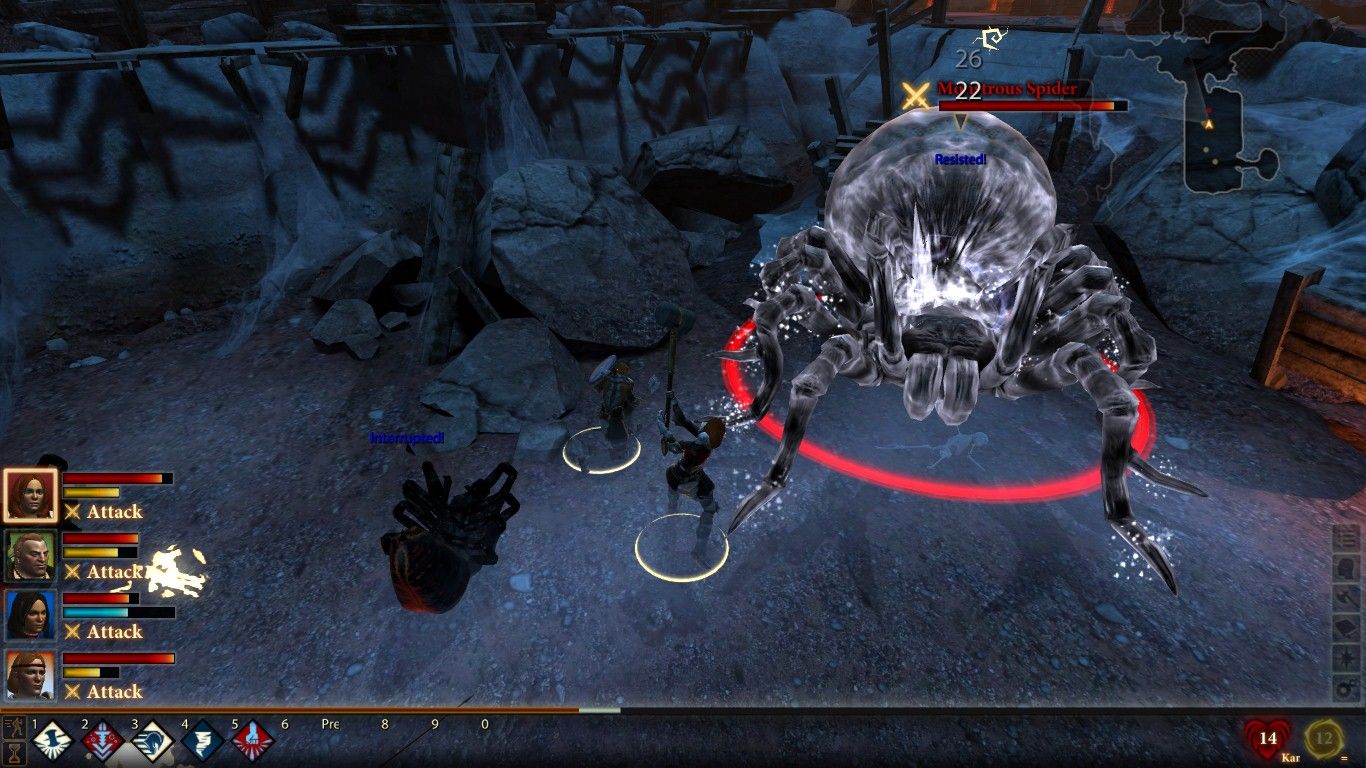Trigger the red raised fist ability
Image resolution: width=1366 pixels, height=768 pixels.
tap(252, 742)
